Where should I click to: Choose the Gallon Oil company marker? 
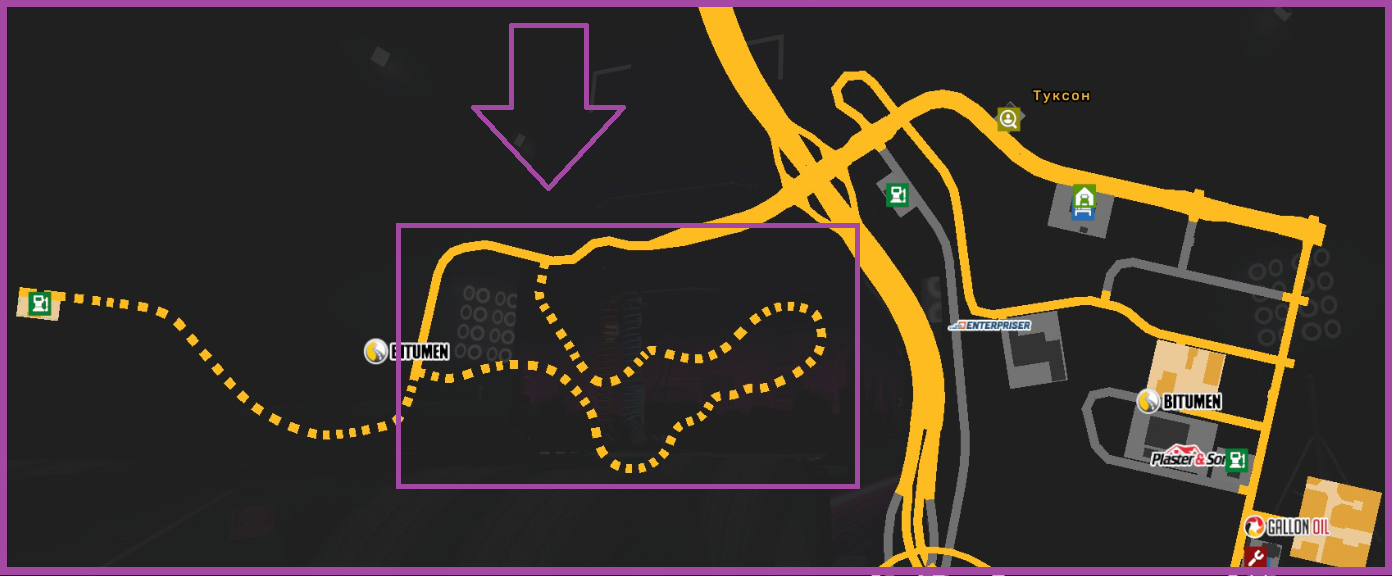[1286, 526]
